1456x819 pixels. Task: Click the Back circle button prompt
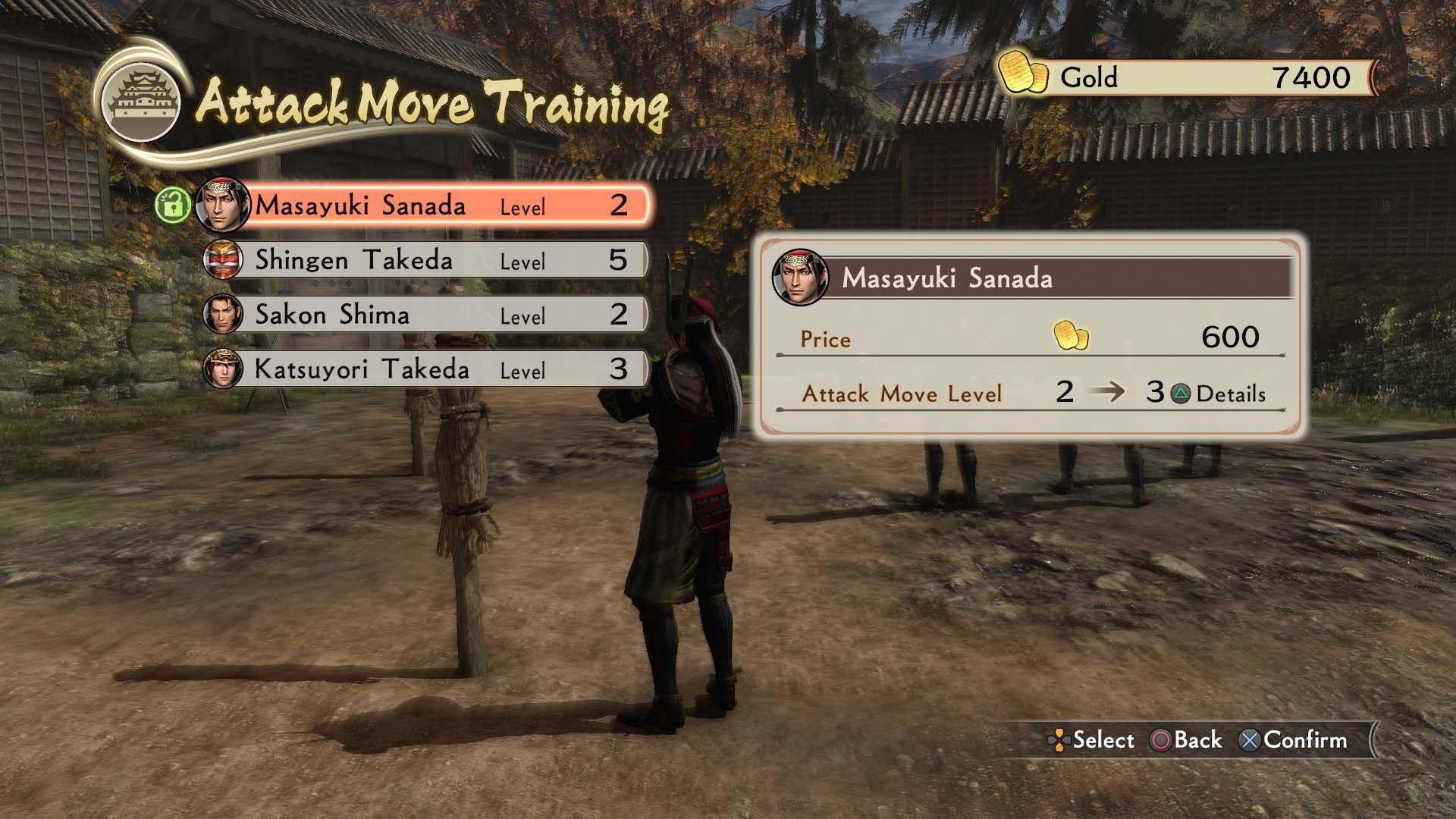1182,739
